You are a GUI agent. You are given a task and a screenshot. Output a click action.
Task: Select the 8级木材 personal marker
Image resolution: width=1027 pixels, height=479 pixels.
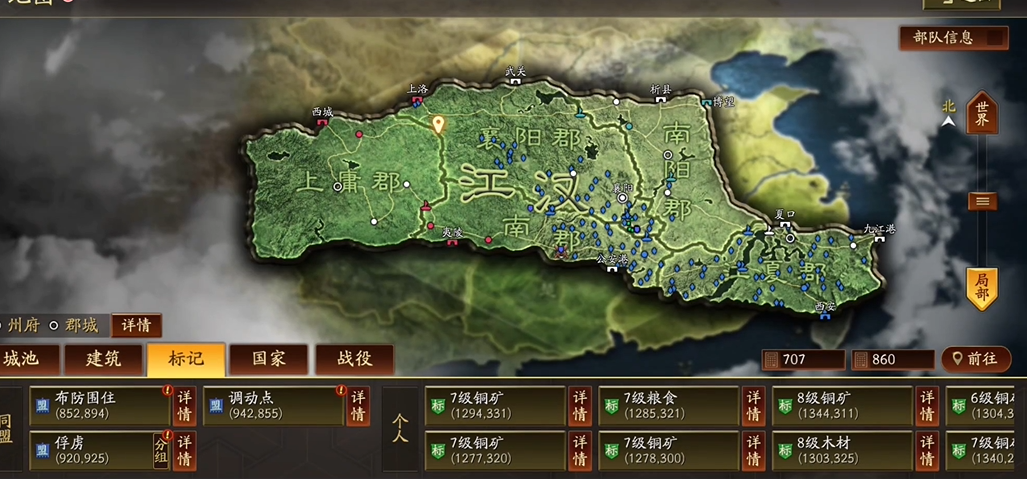click(842, 450)
